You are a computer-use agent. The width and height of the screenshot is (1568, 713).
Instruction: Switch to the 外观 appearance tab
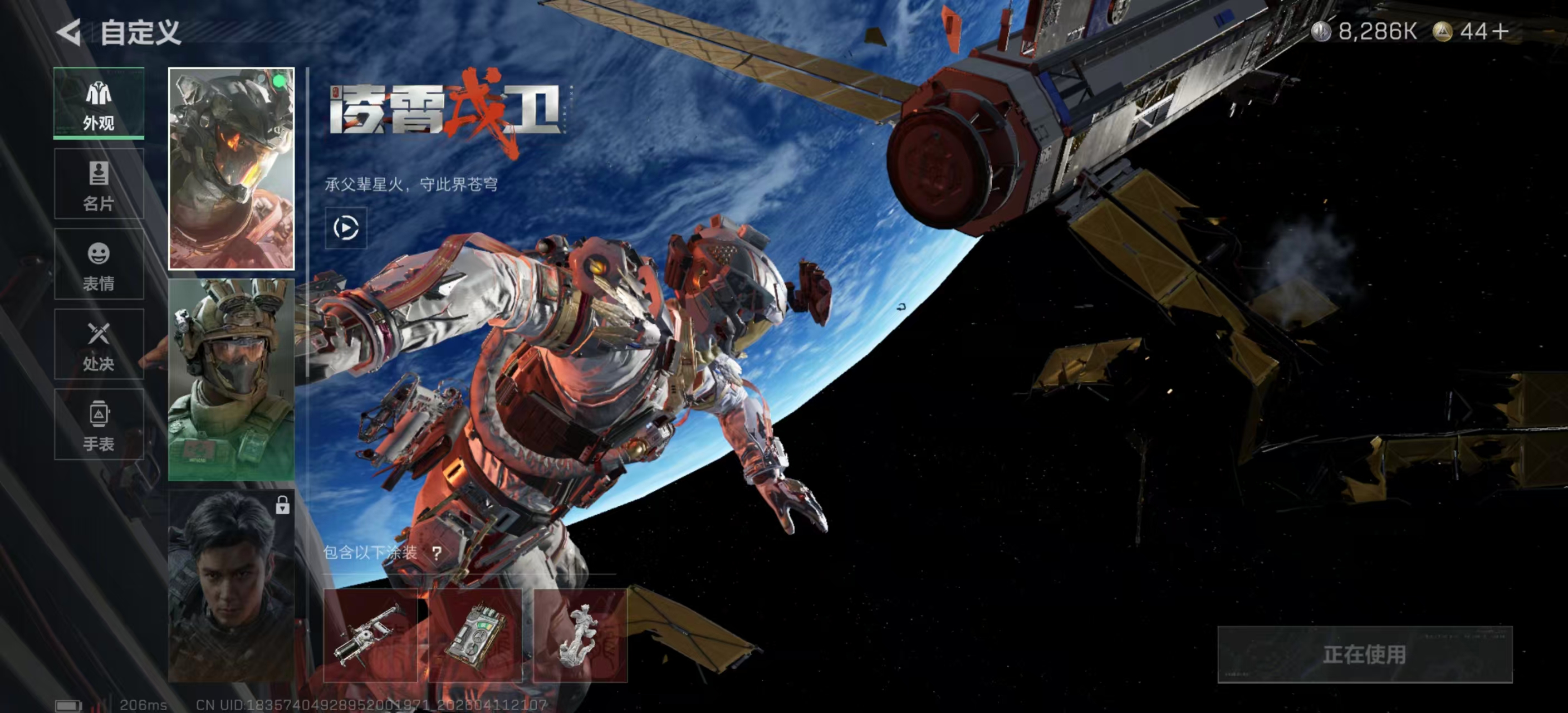click(x=99, y=104)
